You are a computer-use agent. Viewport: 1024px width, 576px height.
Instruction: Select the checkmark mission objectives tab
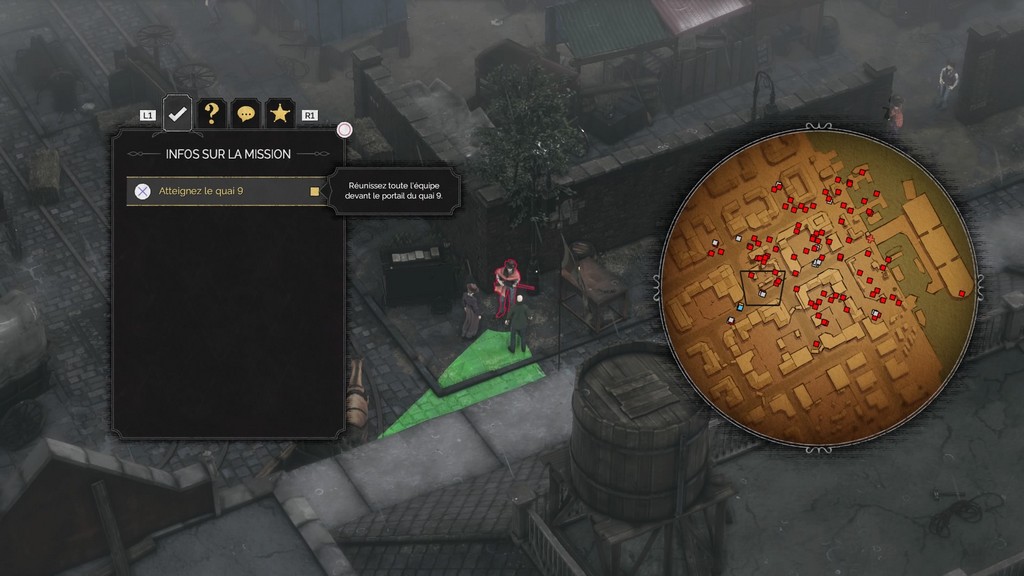[x=177, y=114]
